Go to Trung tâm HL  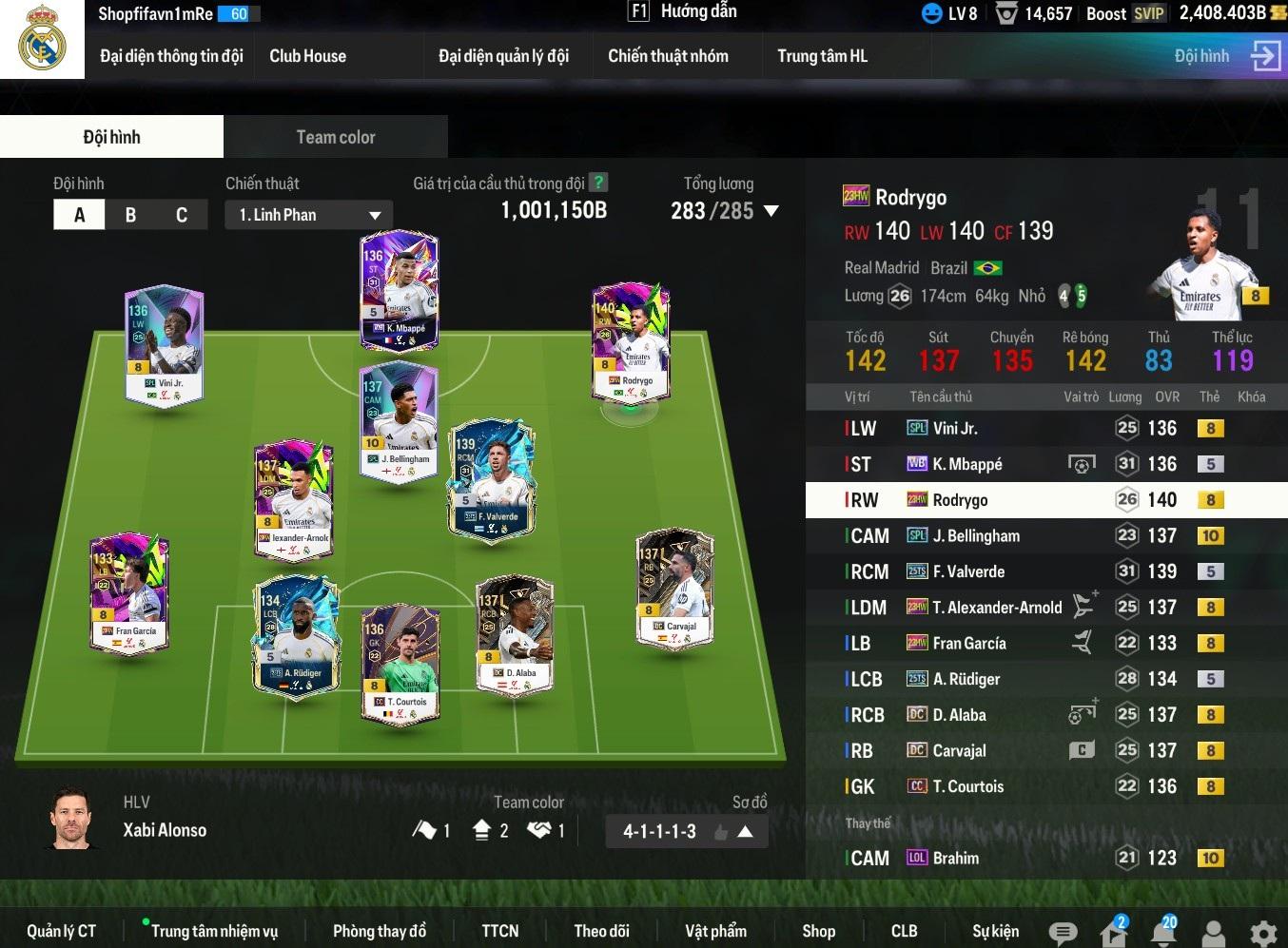[x=822, y=56]
